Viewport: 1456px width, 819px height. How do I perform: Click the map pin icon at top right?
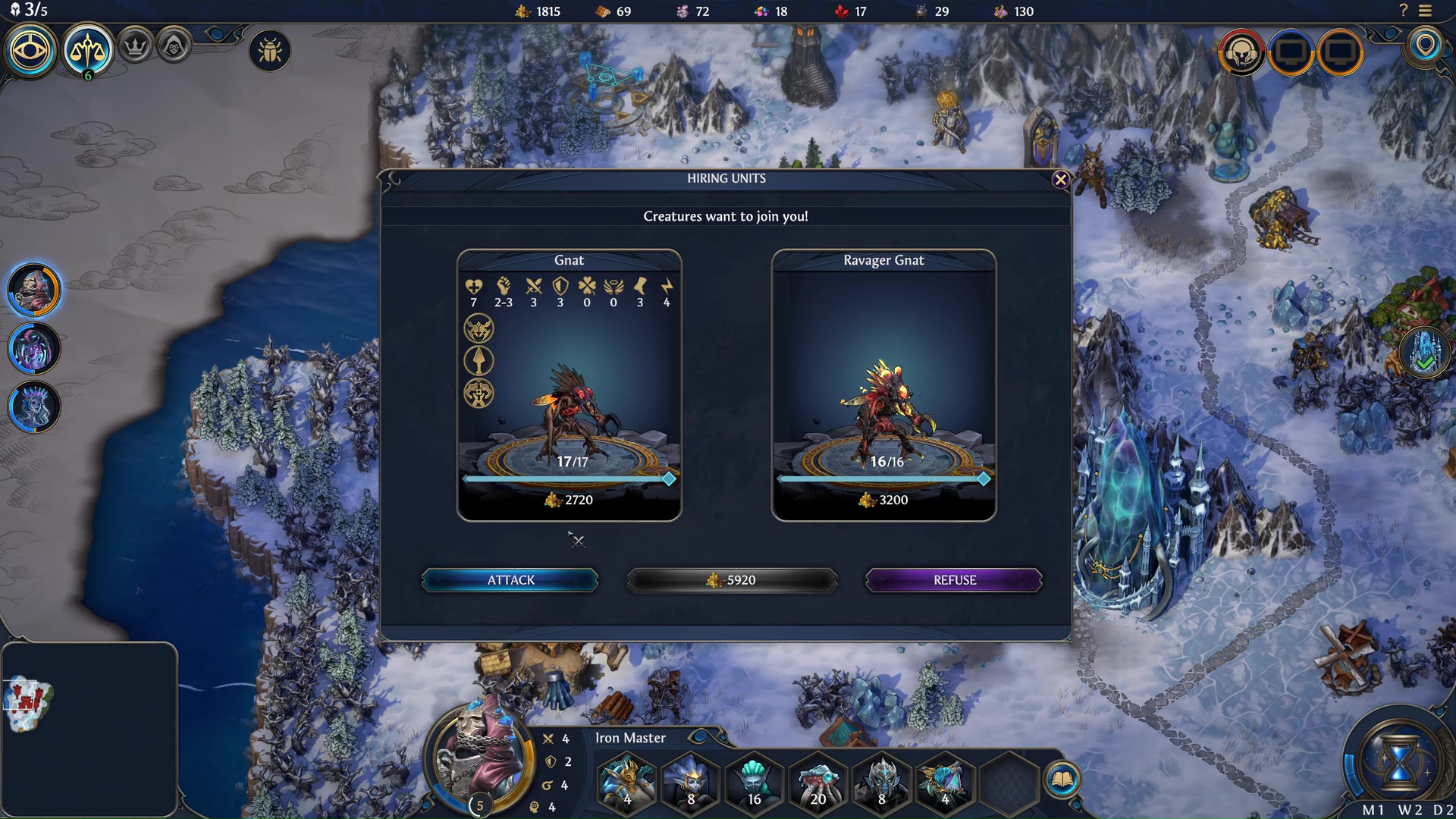coord(1424,50)
